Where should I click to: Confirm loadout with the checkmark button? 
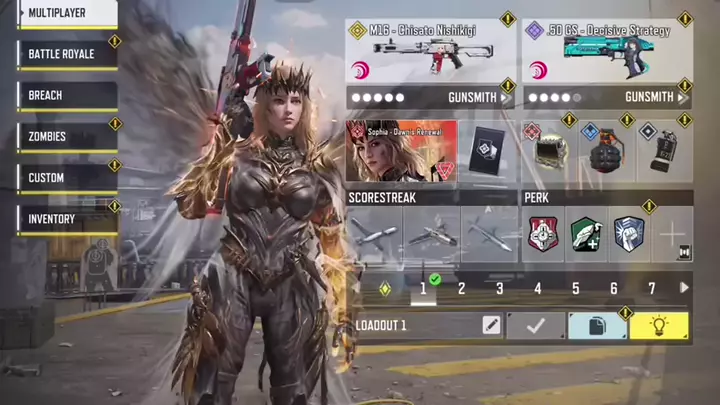click(535, 325)
